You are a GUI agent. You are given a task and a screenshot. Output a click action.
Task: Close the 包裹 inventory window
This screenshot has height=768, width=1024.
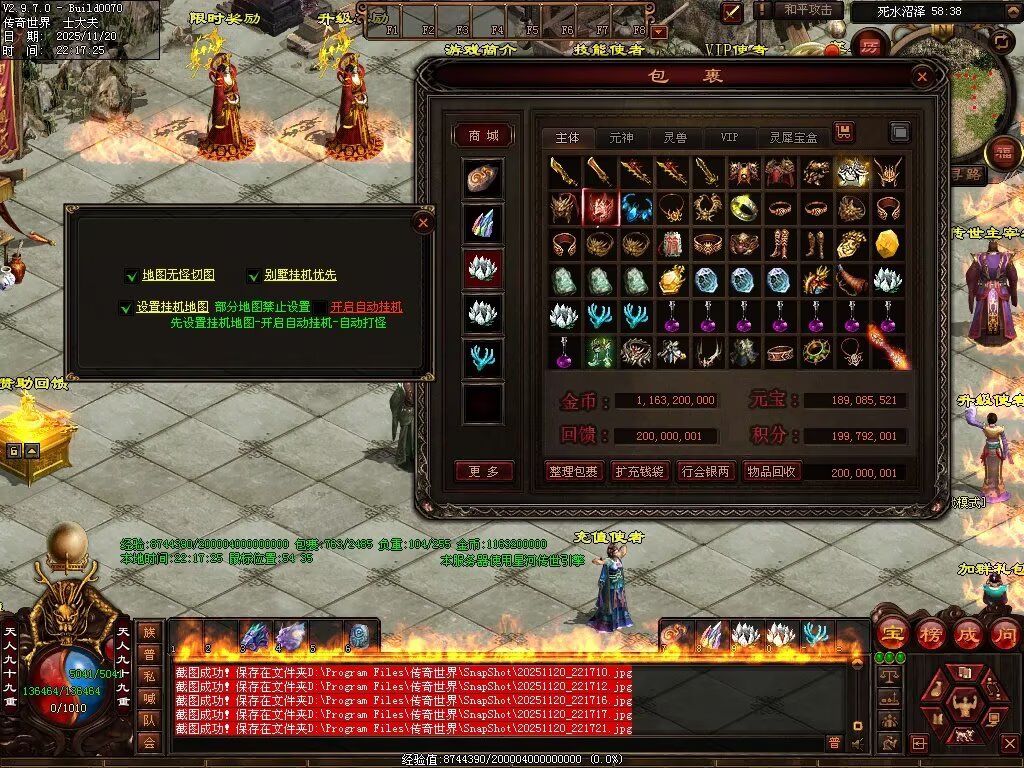tap(922, 76)
